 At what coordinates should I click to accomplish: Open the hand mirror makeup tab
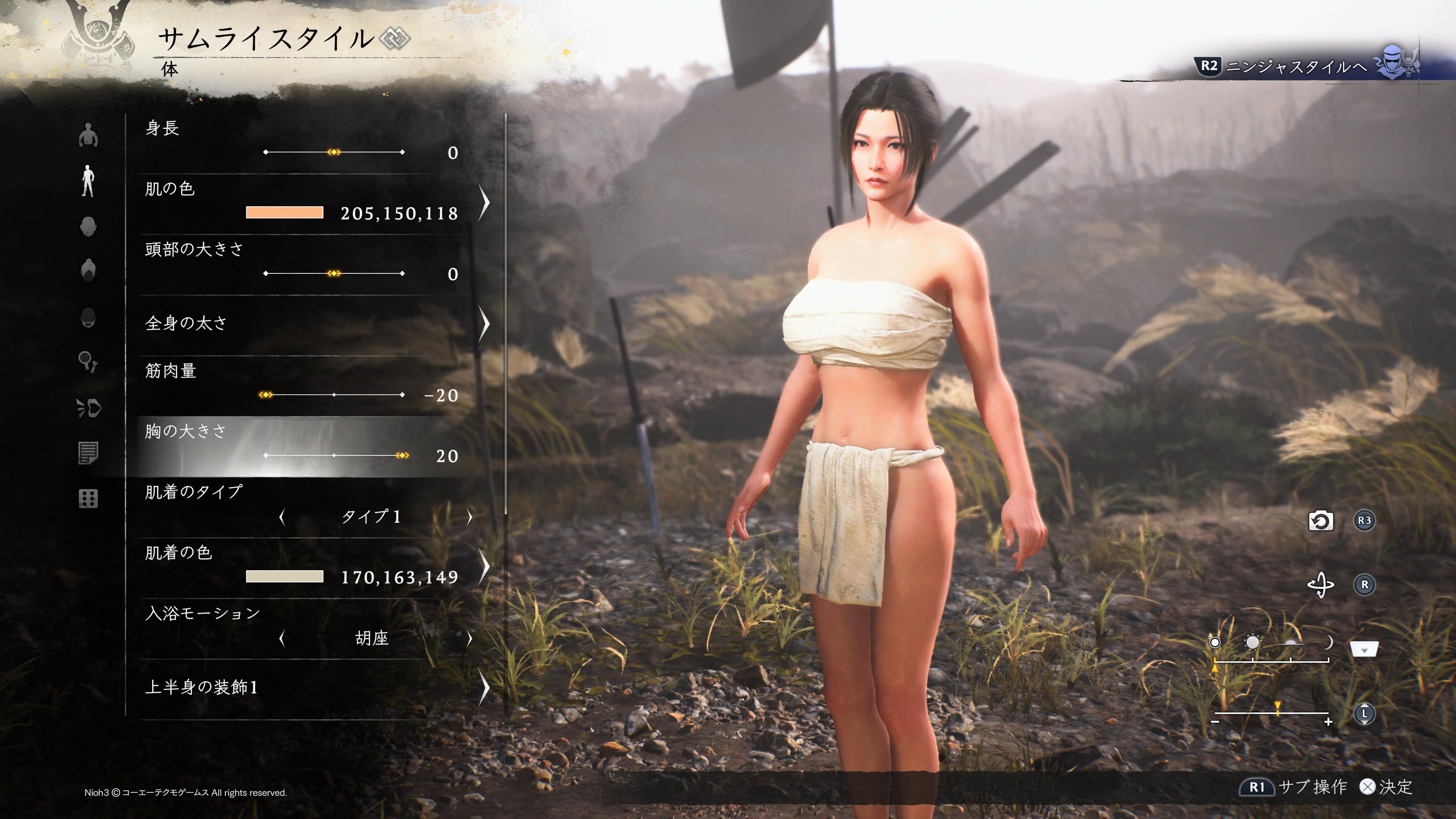[x=88, y=361]
